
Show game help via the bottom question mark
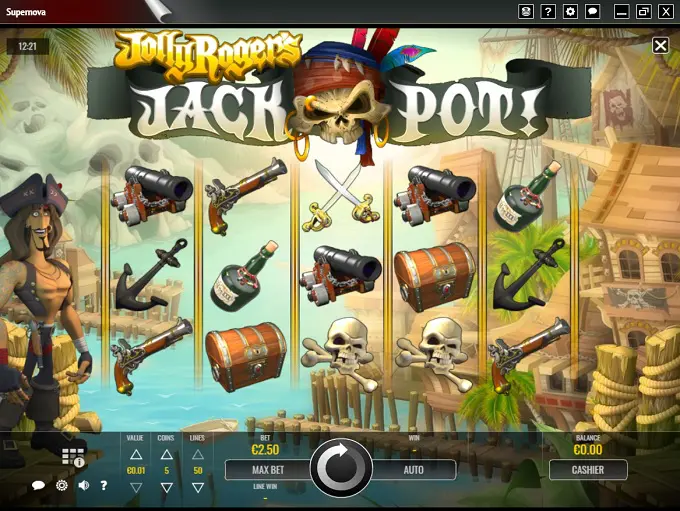point(103,486)
